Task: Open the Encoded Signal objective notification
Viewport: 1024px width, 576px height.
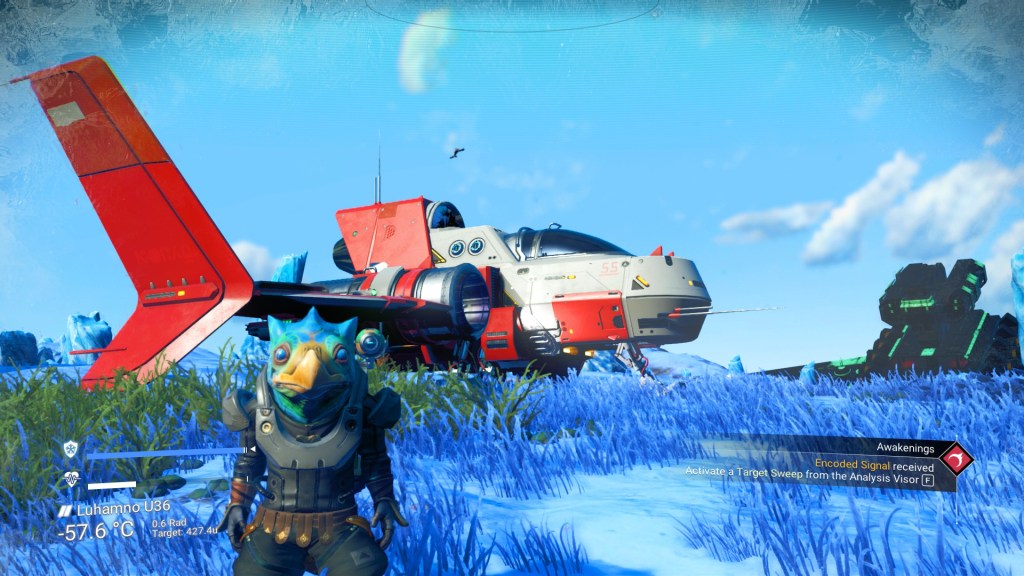Action: pyautogui.click(x=874, y=465)
